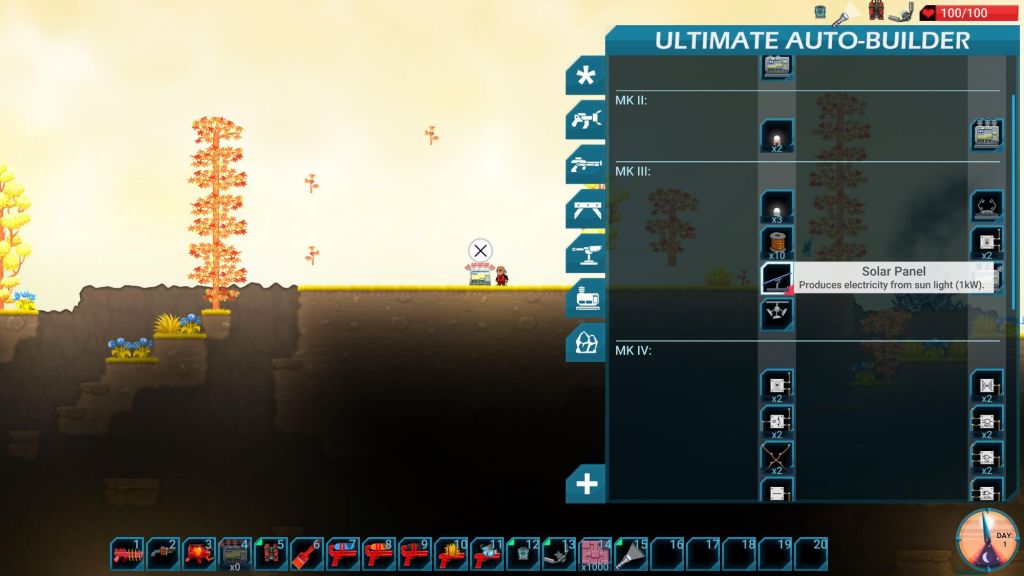Select the red weapon in hotbar slot 8

click(378, 553)
